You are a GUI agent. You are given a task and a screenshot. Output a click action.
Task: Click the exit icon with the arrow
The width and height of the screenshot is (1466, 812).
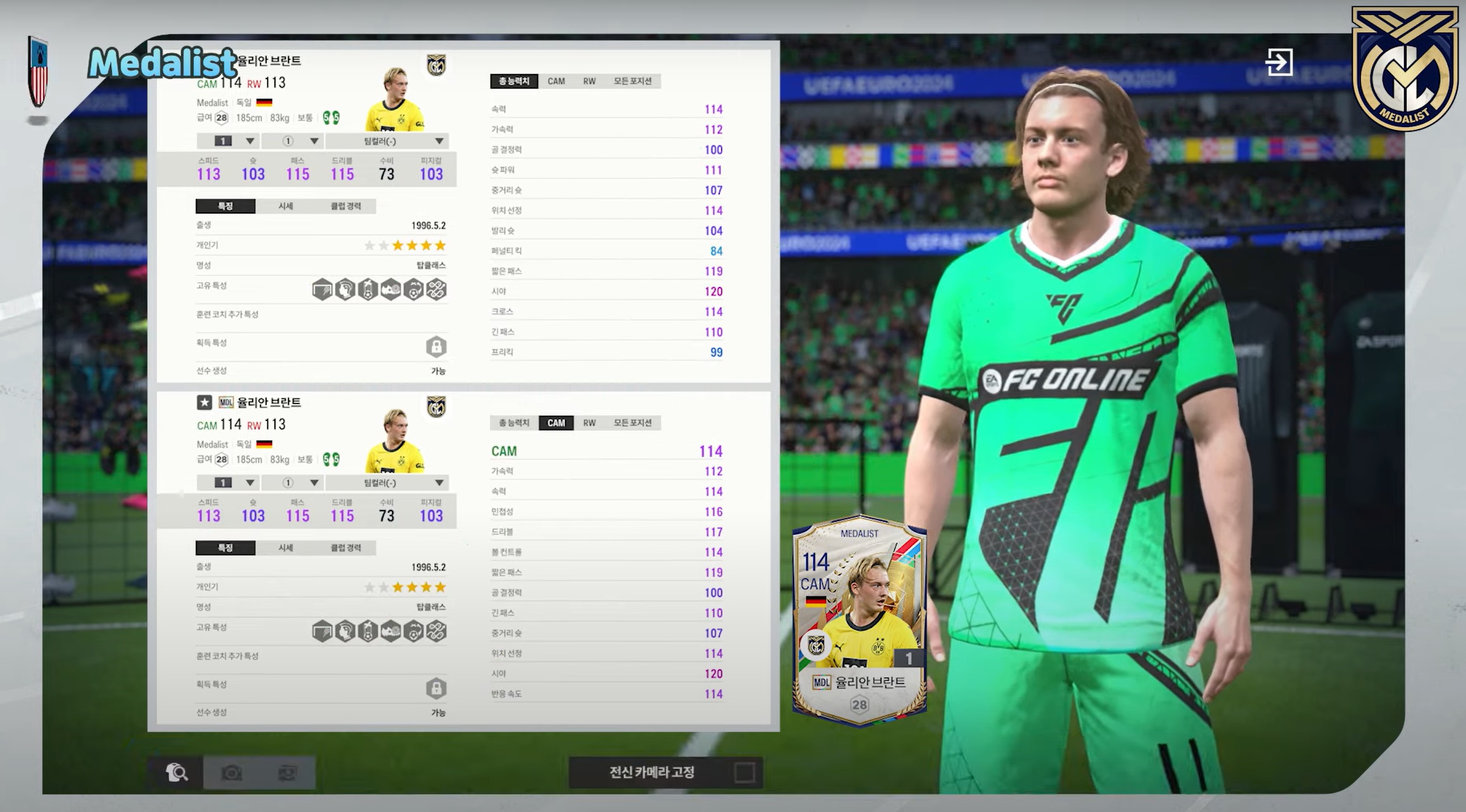pyautogui.click(x=1278, y=61)
